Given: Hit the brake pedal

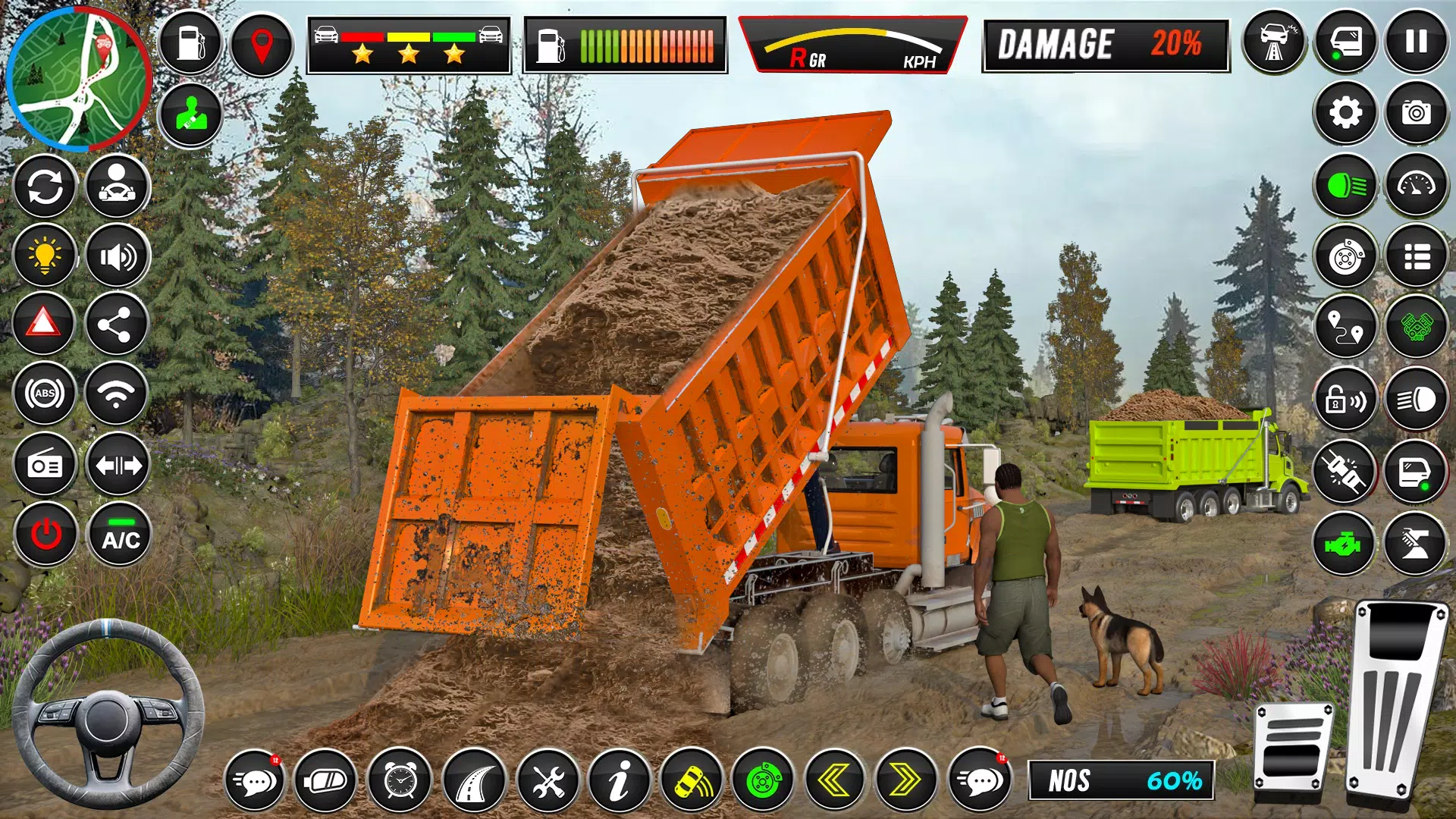Looking at the screenshot, I should click(x=1291, y=747).
